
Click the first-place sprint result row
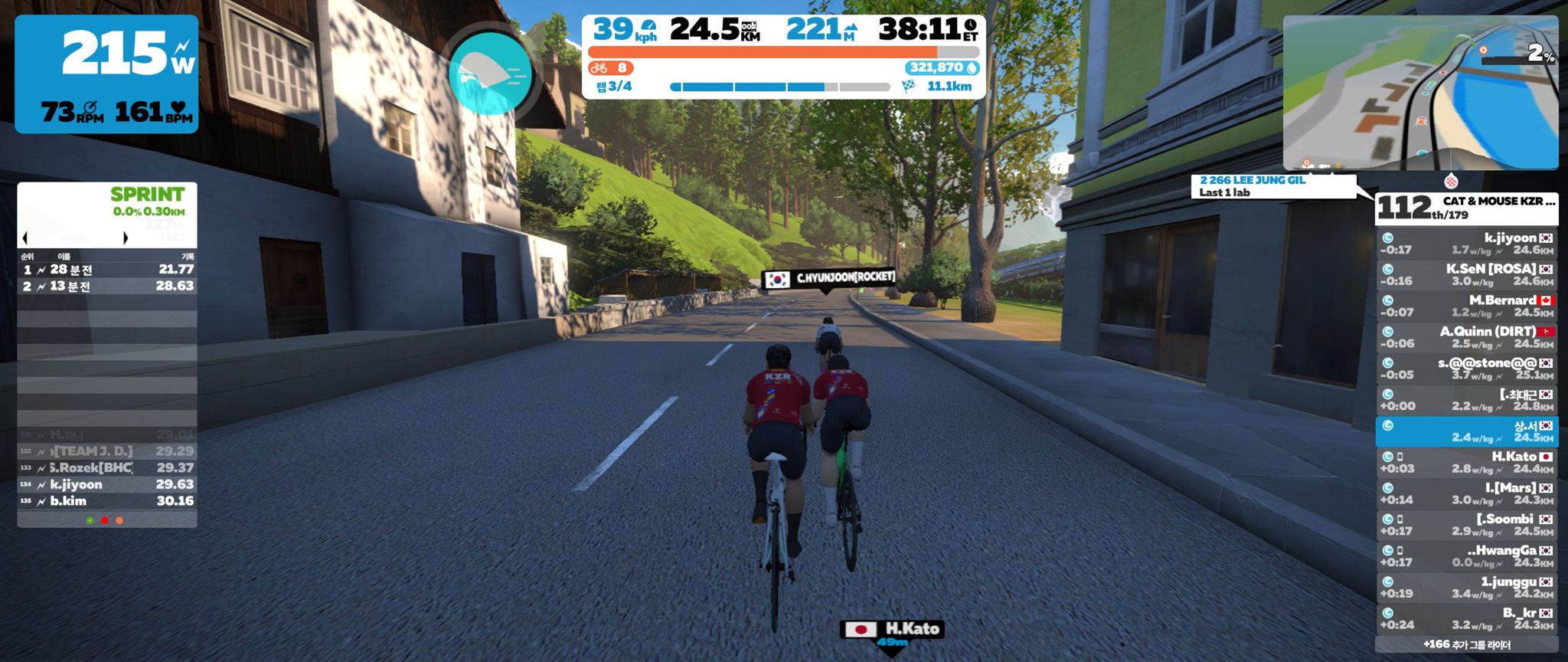tap(107, 270)
